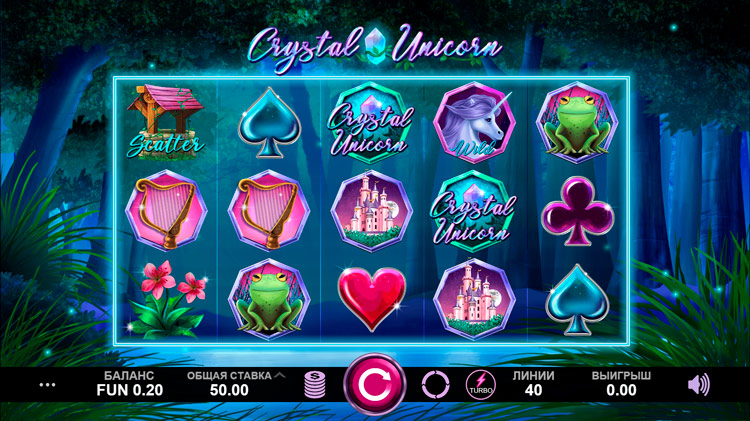This screenshot has width=750, height=421.
Task: Open the three-dot menu
Action: [x=47, y=384]
